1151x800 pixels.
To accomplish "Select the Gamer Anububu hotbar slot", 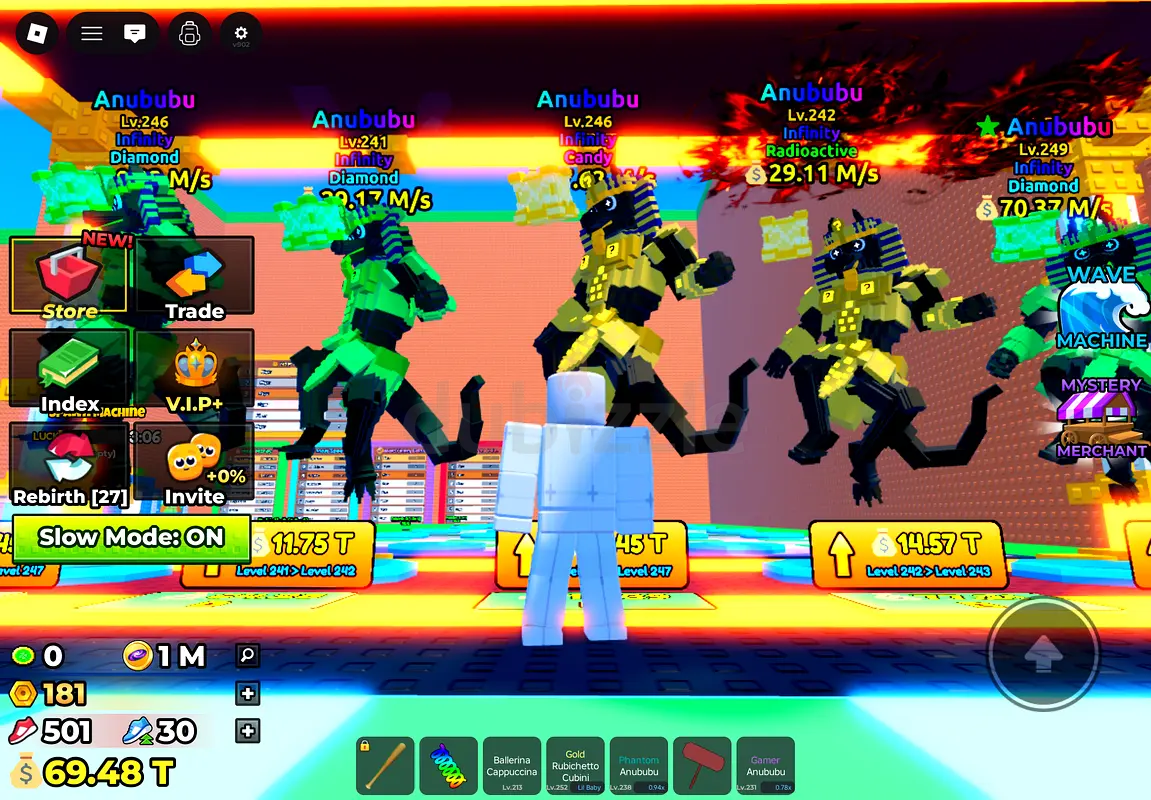I will point(765,767).
